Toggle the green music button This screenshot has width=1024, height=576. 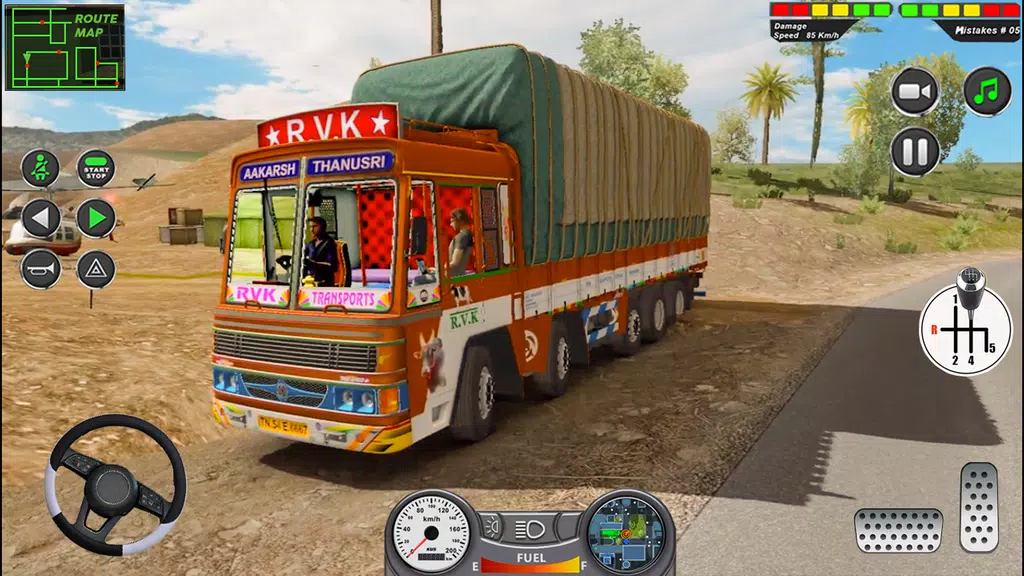[x=987, y=91]
